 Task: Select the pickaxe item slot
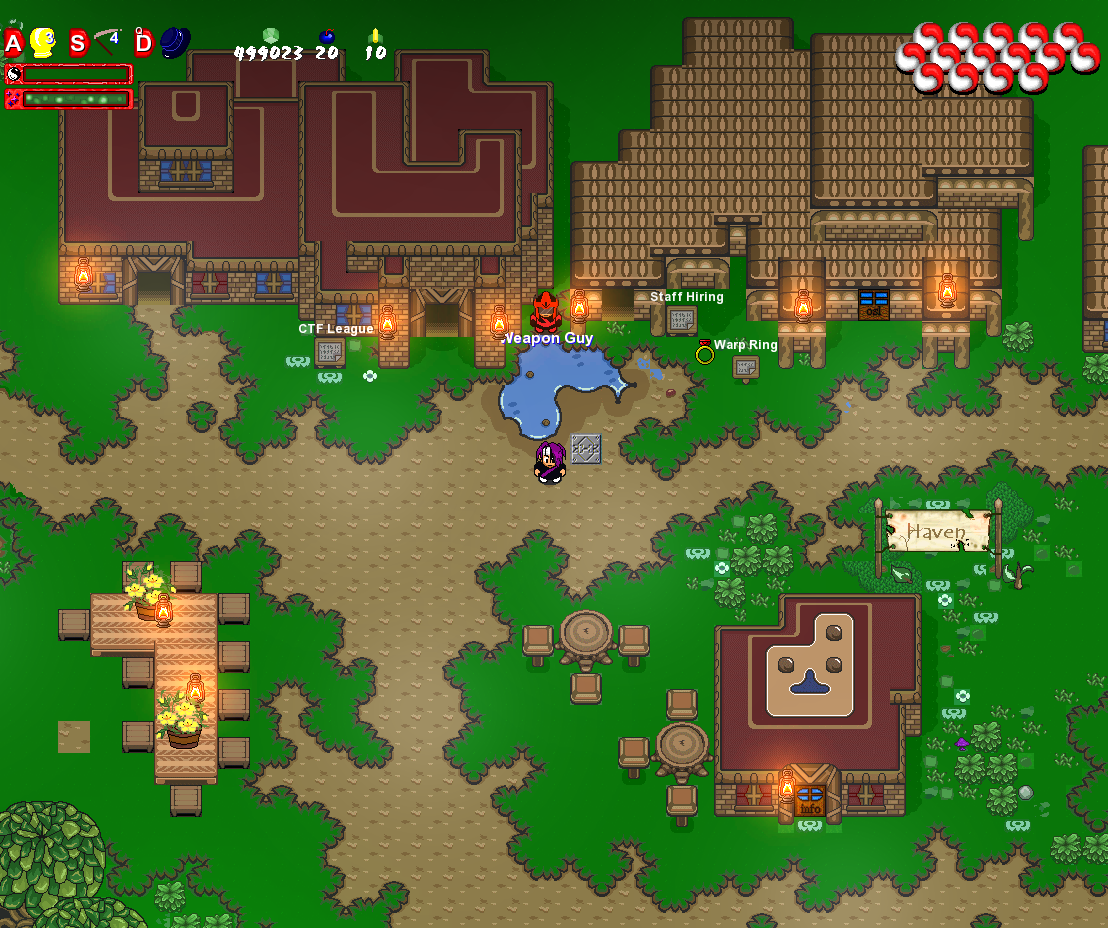tap(107, 42)
